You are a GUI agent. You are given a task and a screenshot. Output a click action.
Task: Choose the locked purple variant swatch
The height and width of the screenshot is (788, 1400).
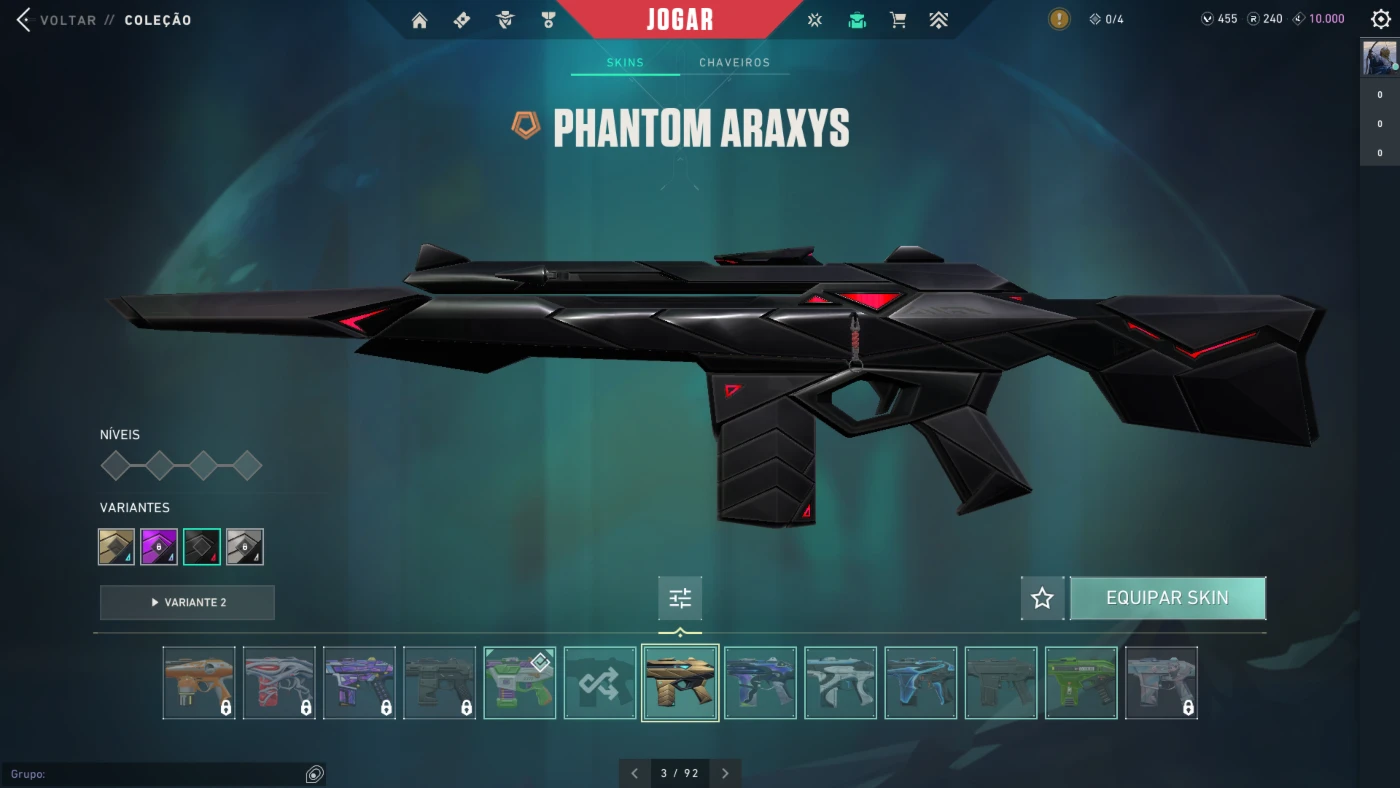159,547
